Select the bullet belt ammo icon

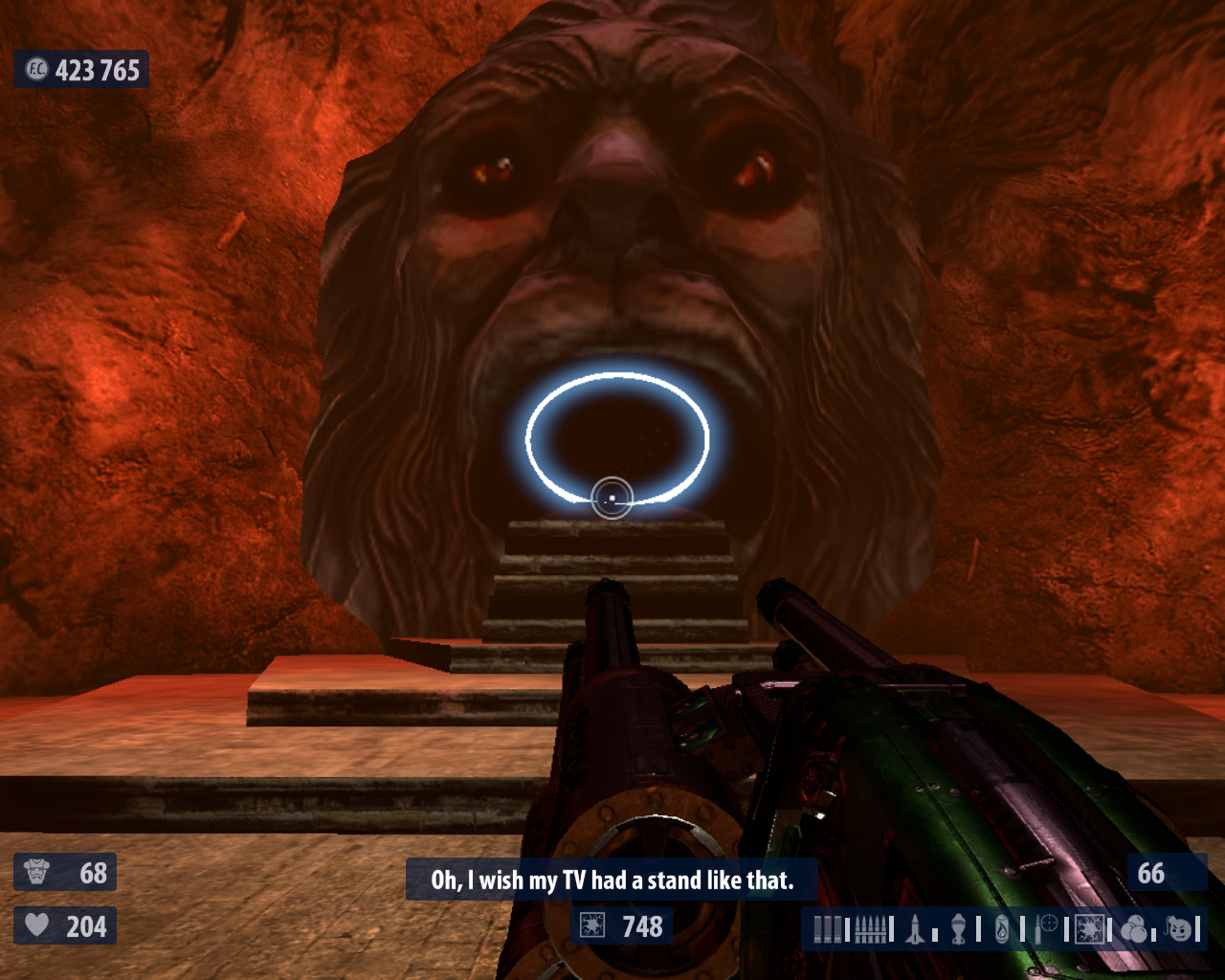click(x=869, y=928)
